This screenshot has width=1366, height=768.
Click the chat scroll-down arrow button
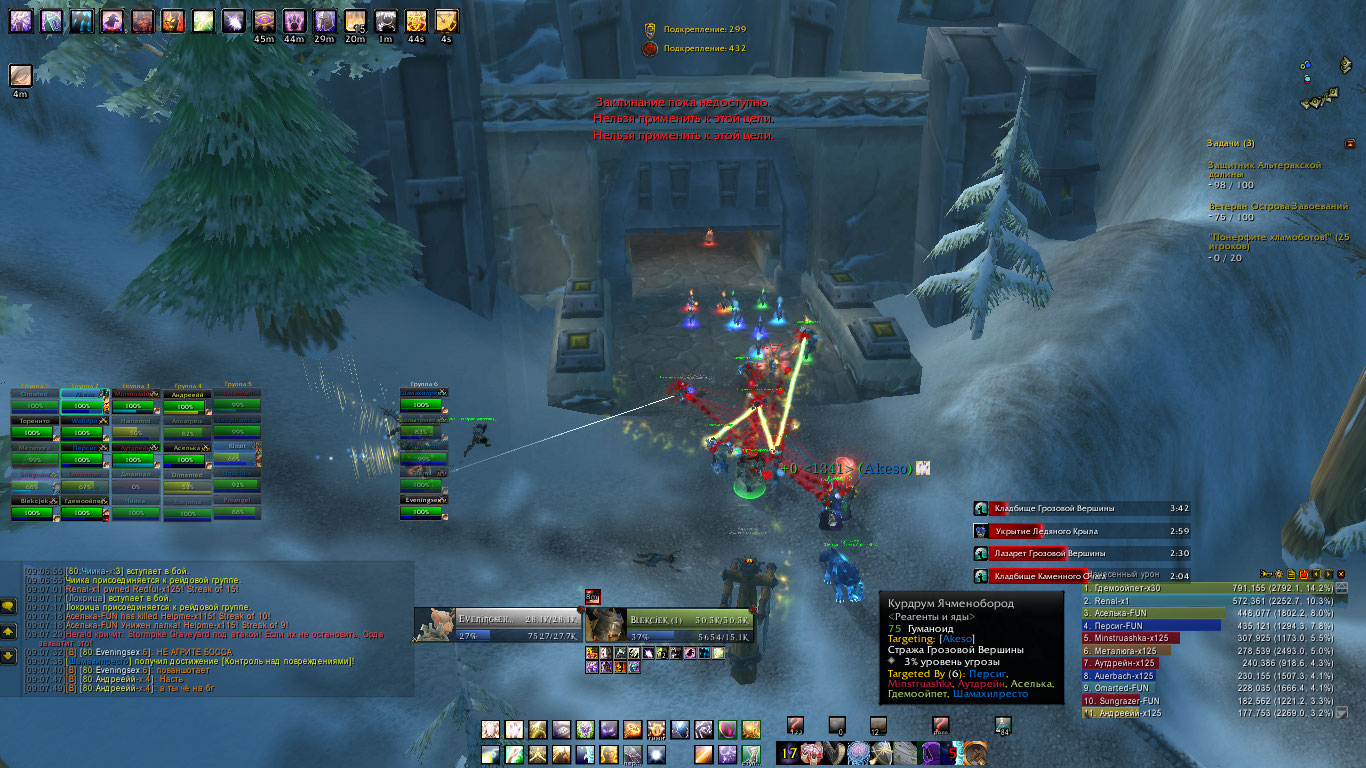(8, 656)
